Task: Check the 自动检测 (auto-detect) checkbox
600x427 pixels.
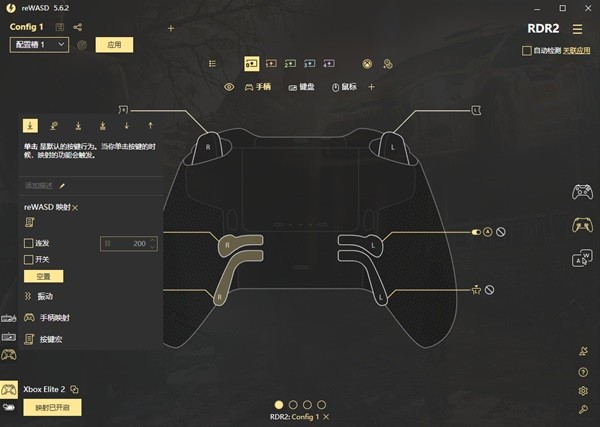Action: coord(527,50)
